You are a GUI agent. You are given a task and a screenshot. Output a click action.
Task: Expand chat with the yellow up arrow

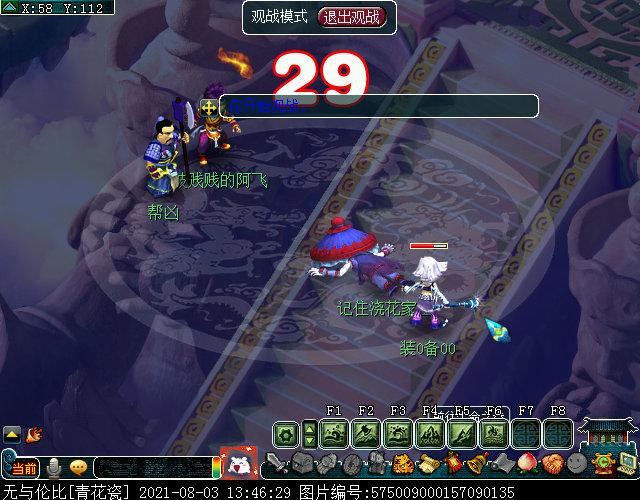[12, 434]
